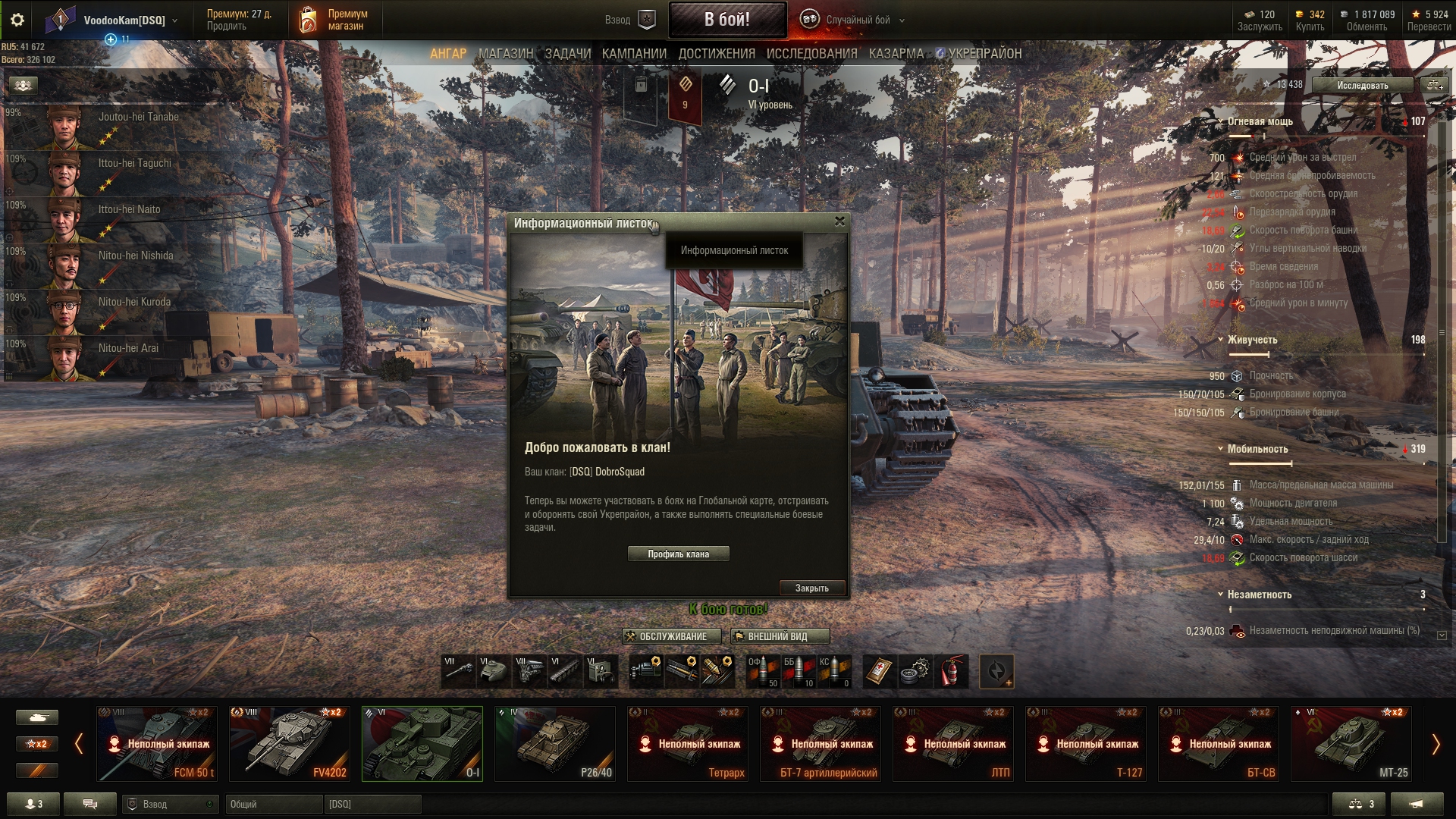Open the КАЗАРМА tab
This screenshot has width=1456, height=819.
click(x=896, y=54)
